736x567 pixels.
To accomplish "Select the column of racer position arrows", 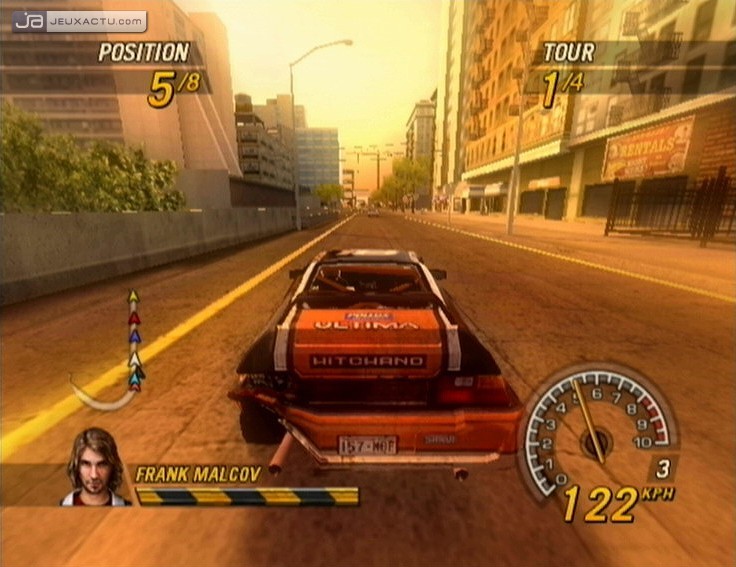I will [134, 340].
